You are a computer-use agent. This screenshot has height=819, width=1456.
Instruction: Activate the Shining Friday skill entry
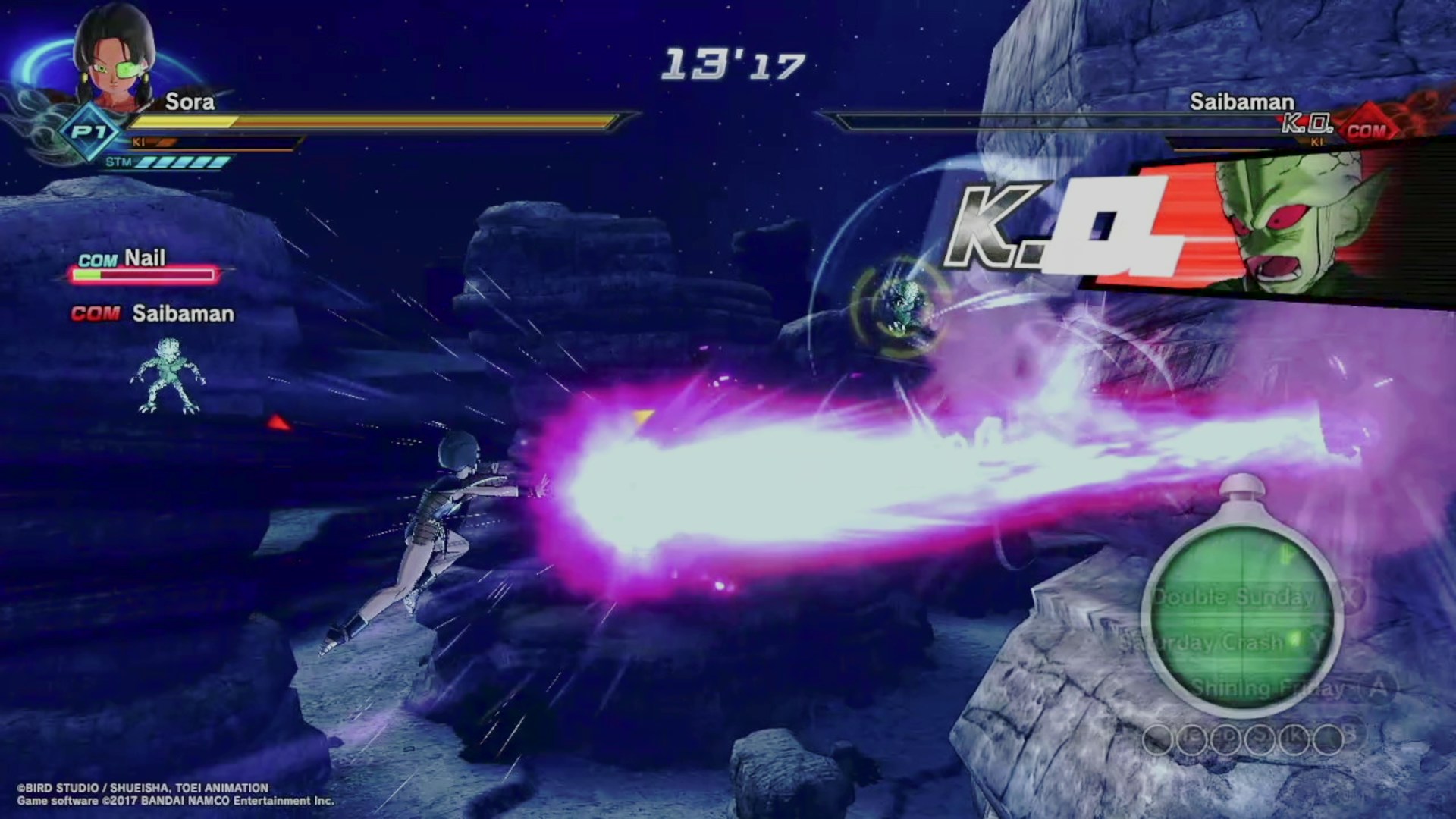pyautogui.click(x=1268, y=689)
